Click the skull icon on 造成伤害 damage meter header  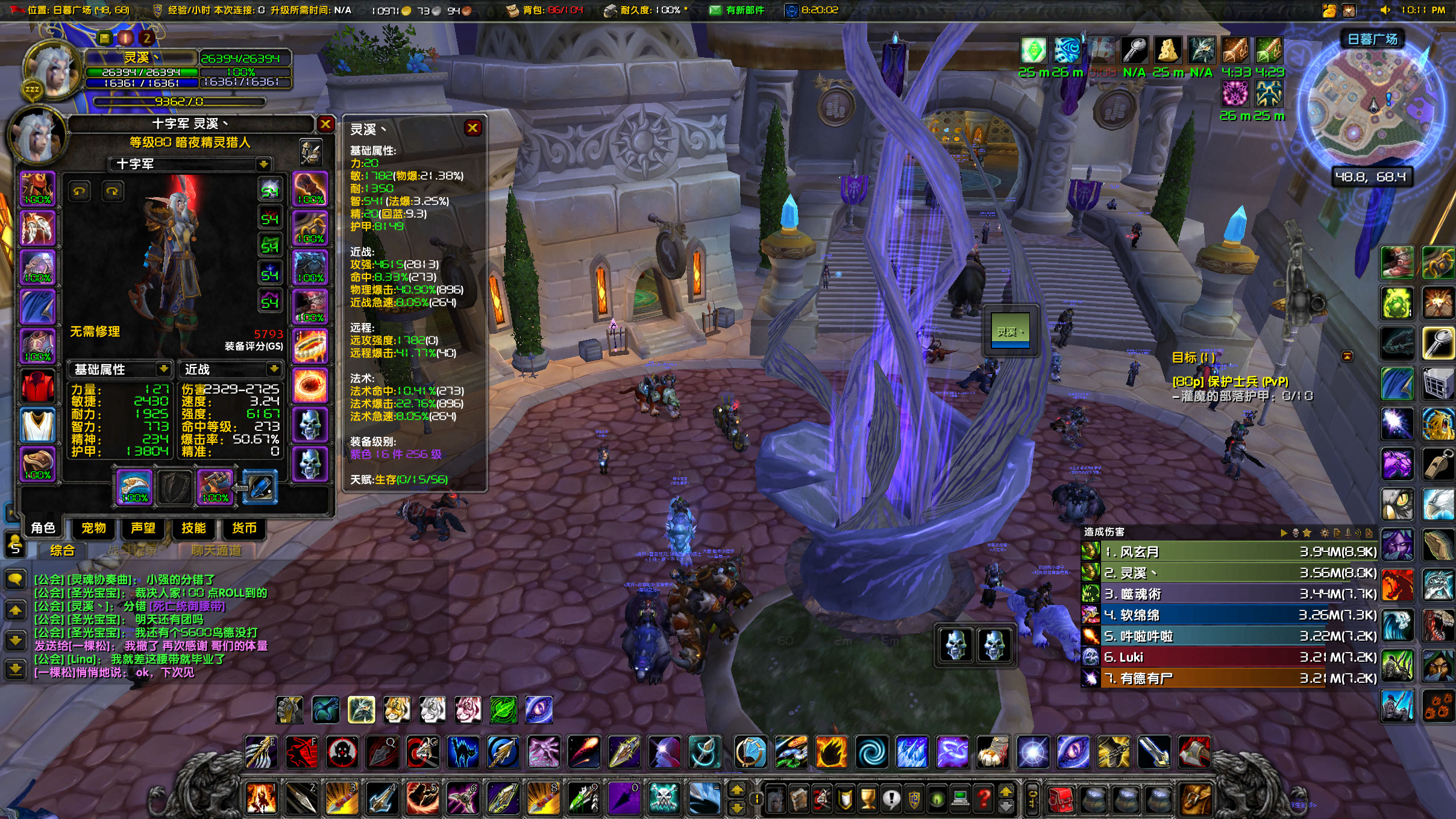[1295, 534]
